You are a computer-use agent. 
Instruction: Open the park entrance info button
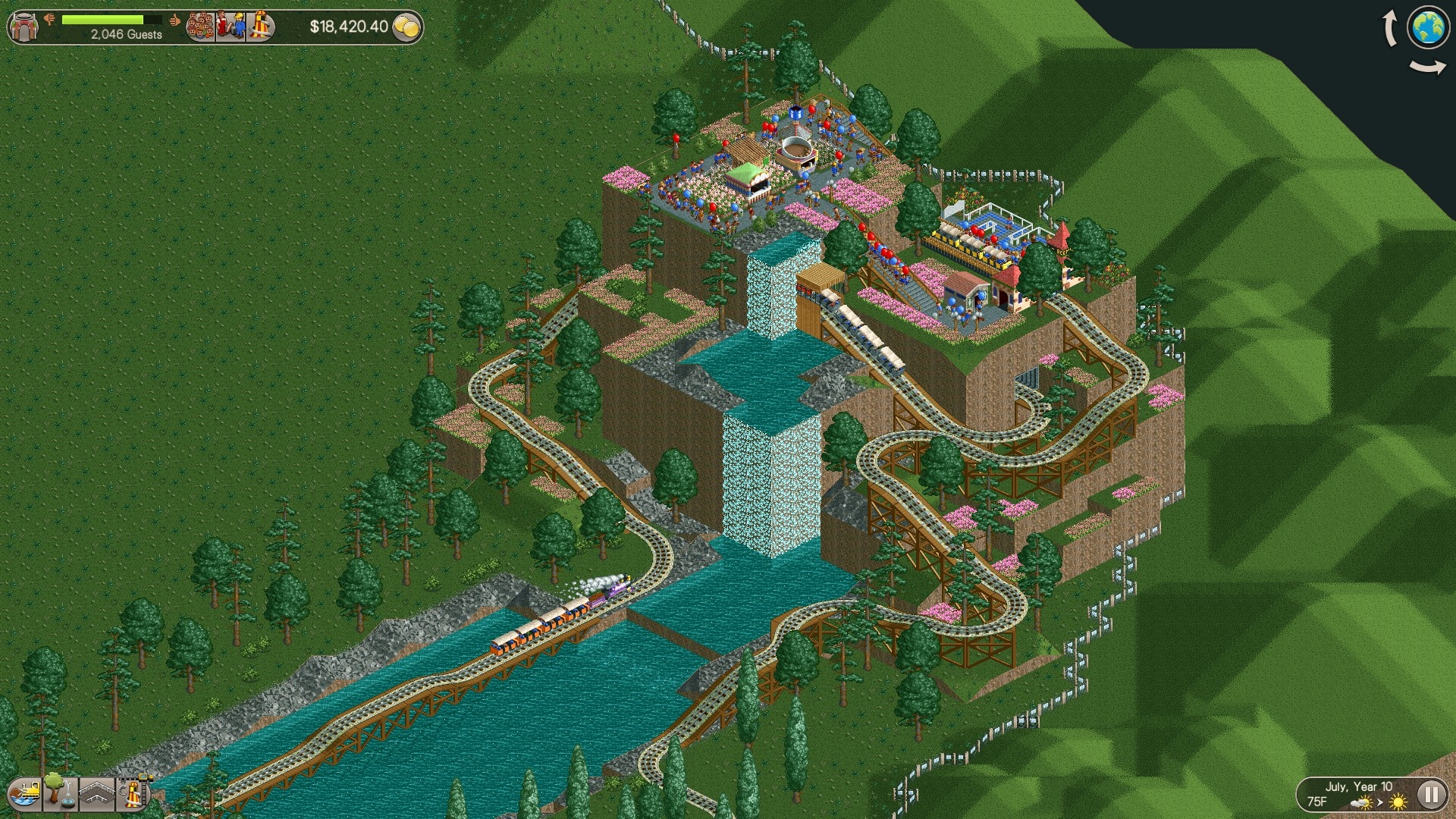click(x=25, y=27)
